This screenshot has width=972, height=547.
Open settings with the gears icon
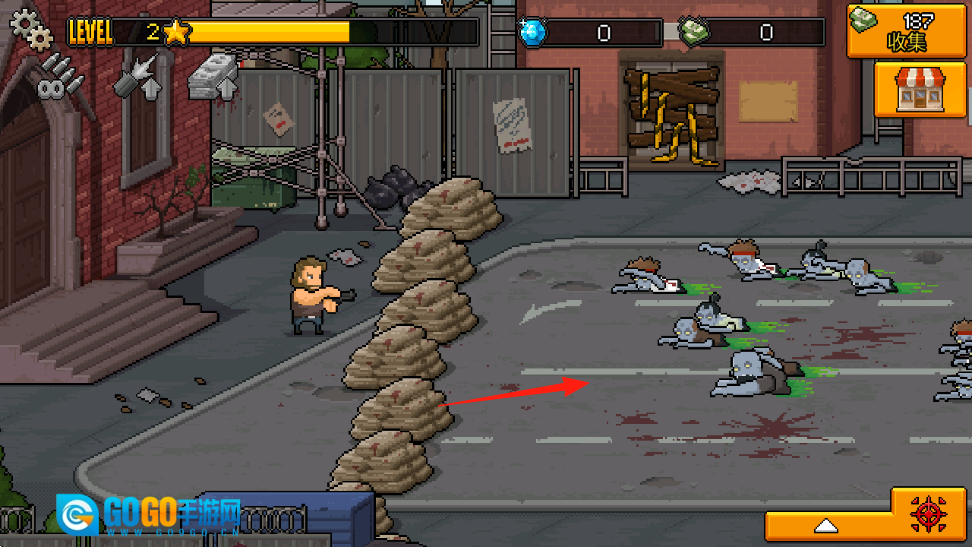click(30, 27)
